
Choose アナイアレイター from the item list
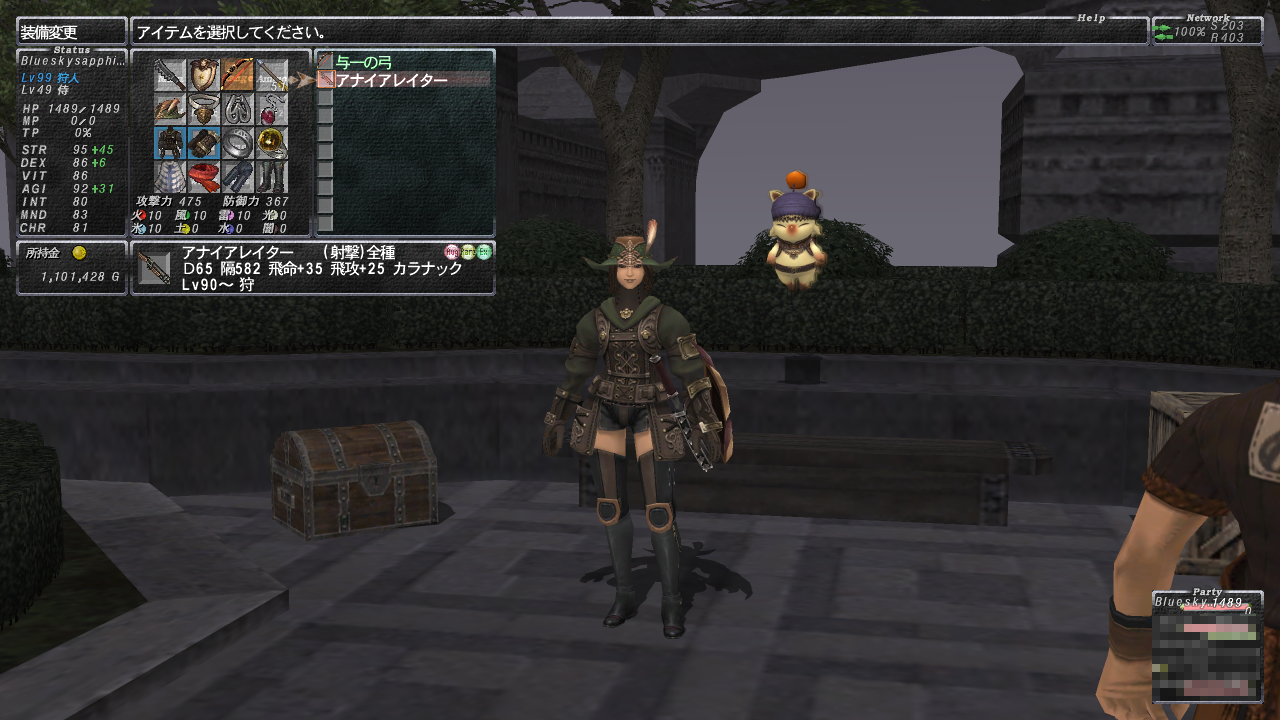tap(392, 80)
